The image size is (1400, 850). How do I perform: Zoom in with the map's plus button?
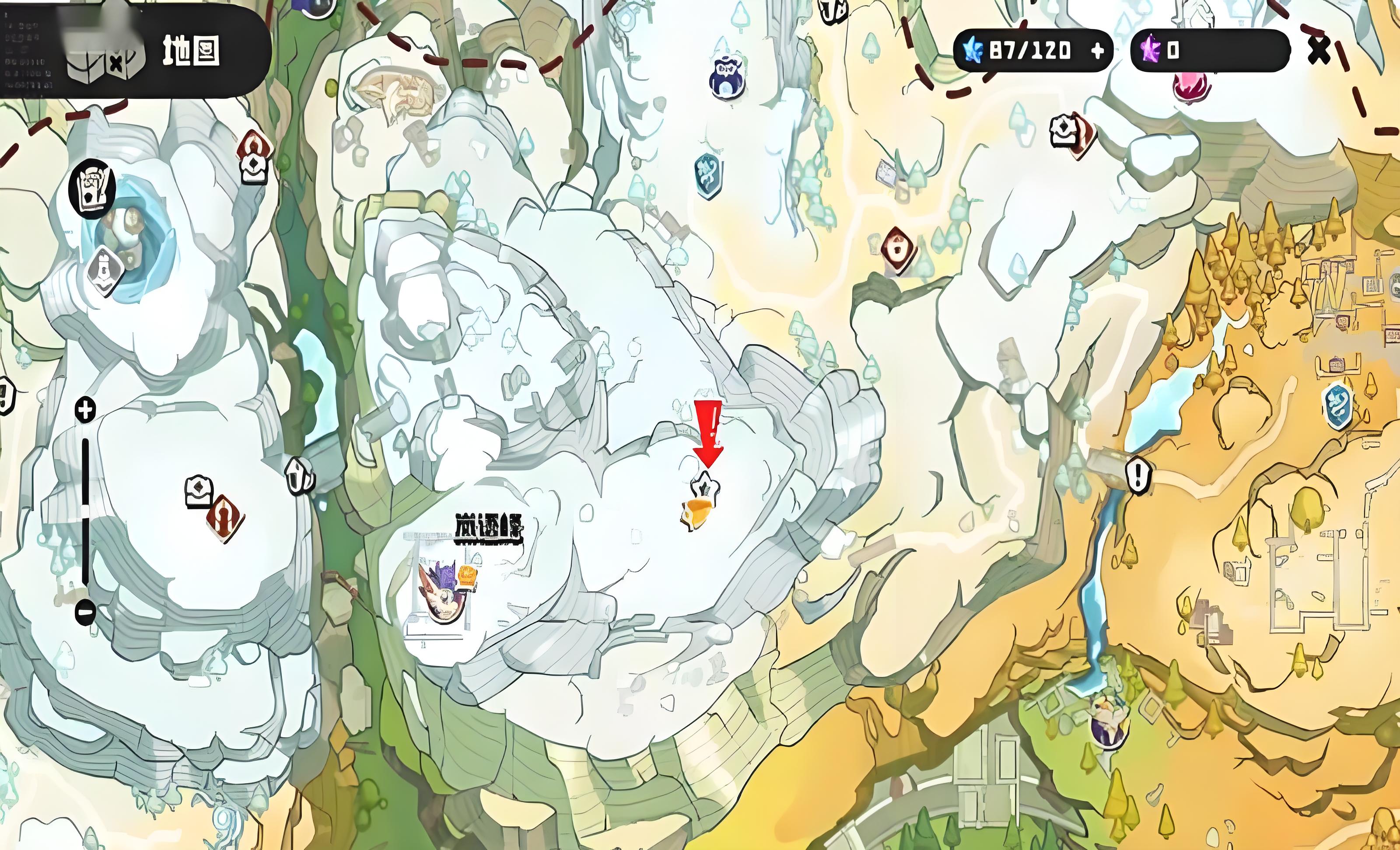tap(86, 409)
